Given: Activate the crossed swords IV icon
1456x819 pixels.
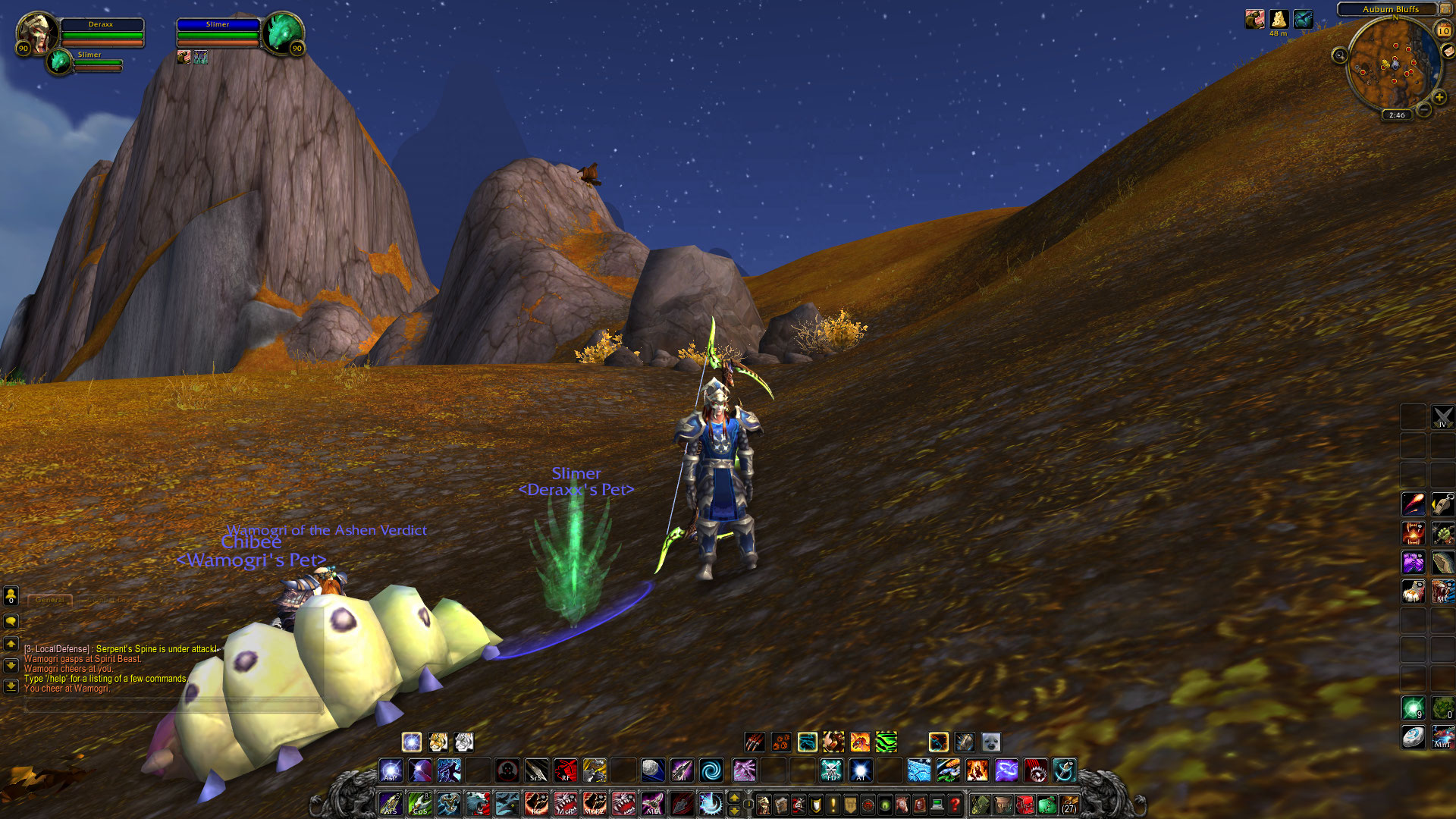Looking at the screenshot, I should (x=1442, y=416).
